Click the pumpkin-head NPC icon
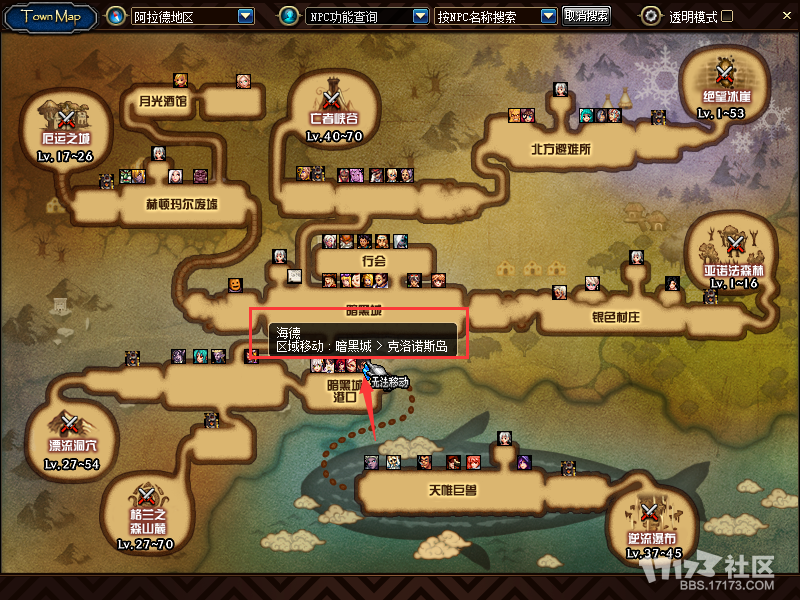This screenshot has height=600, width=800. 235,284
